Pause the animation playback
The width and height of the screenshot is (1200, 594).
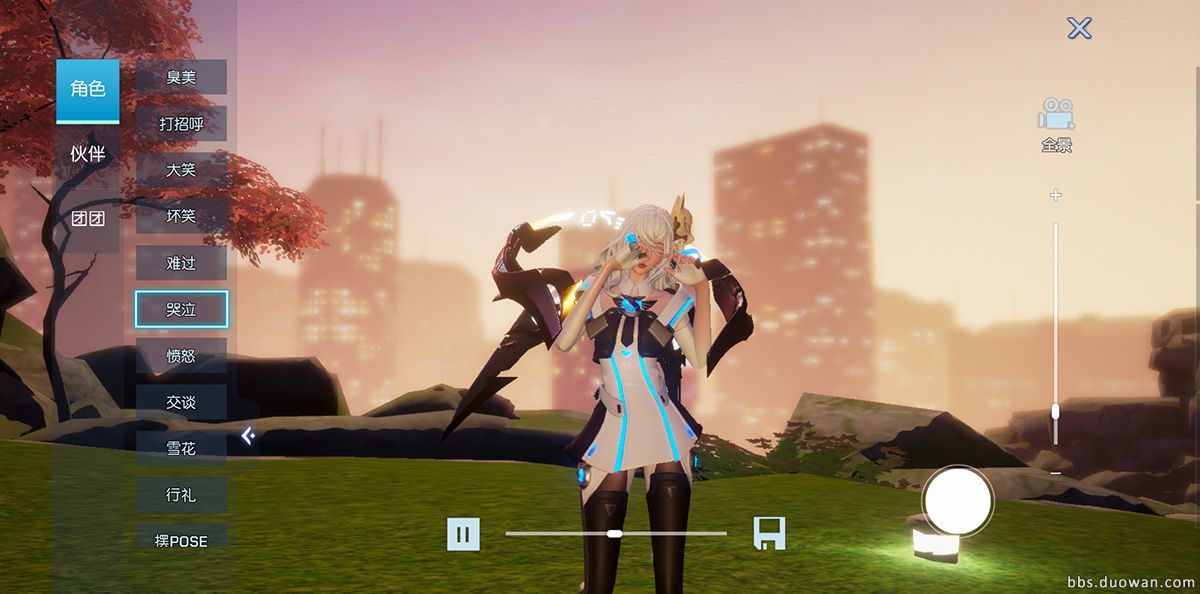pyautogui.click(x=463, y=534)
